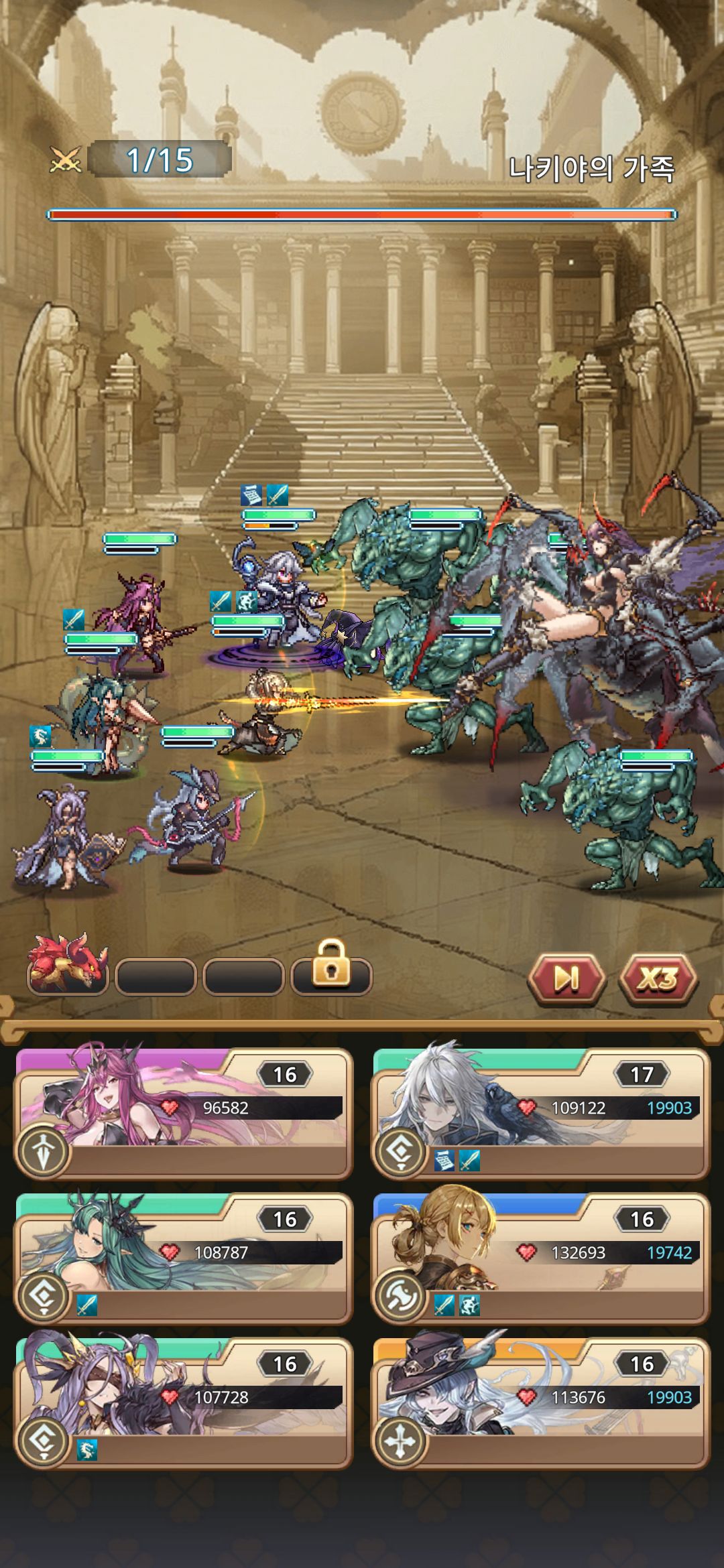Select the white-haired level 17 hero card
This screenshot has width=724, height=1568.
pyautogui.click(x=540, y=1113)
